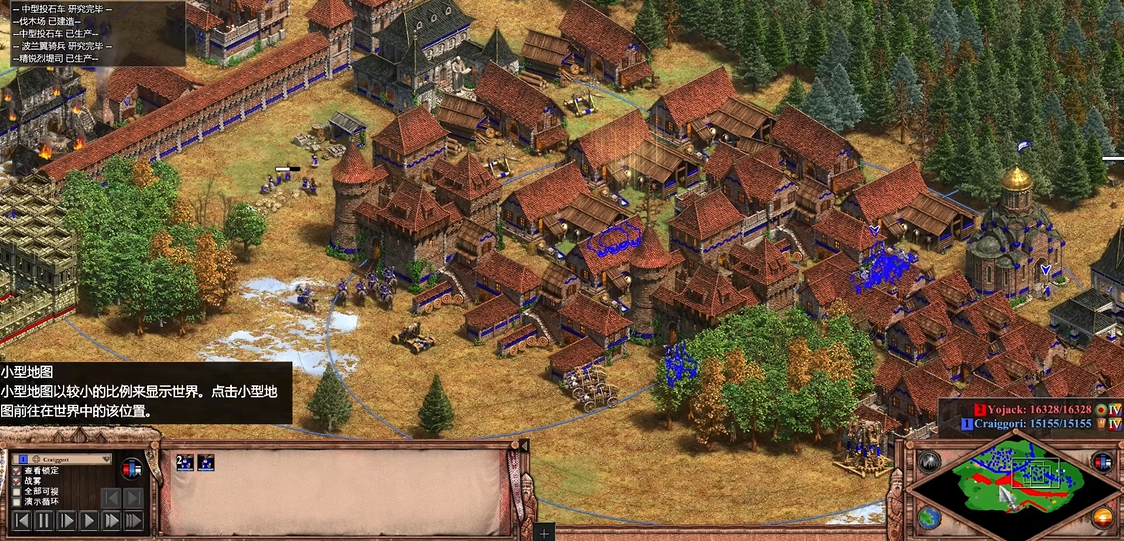Click the flags icon in the replay panel
The image size is (1124, 541).
132,468
